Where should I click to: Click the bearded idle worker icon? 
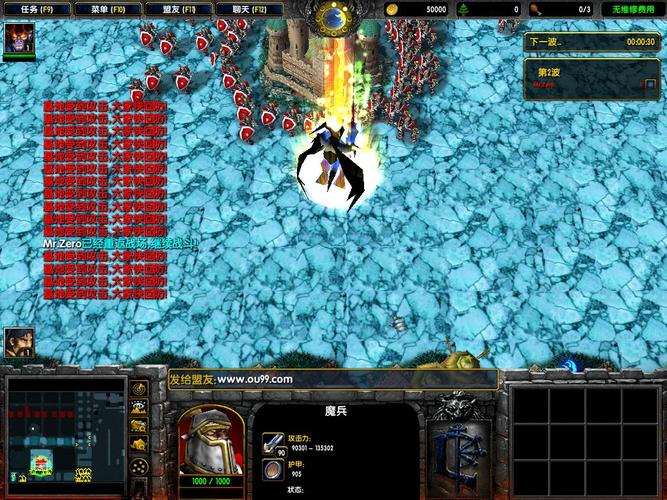click(x=18, y=343)
